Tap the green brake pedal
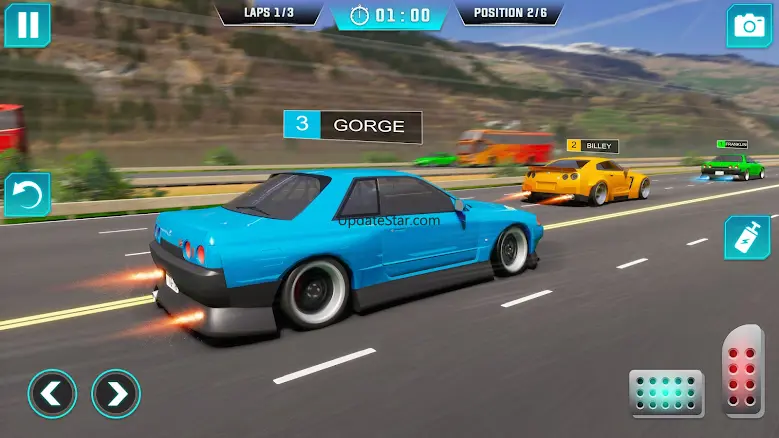 [x=666, y=393]
